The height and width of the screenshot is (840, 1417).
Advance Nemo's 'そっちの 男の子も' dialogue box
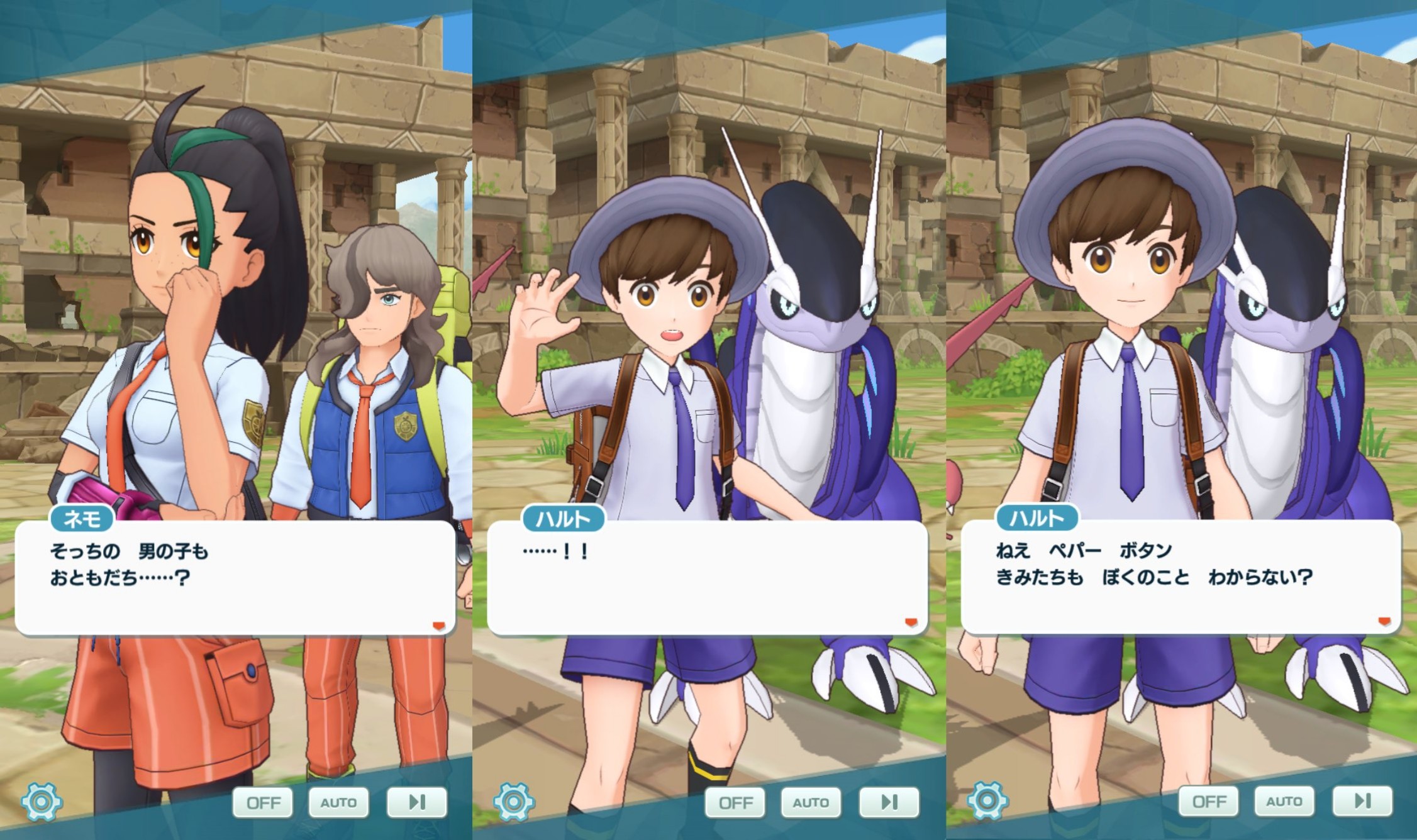[x=234, y=577]
